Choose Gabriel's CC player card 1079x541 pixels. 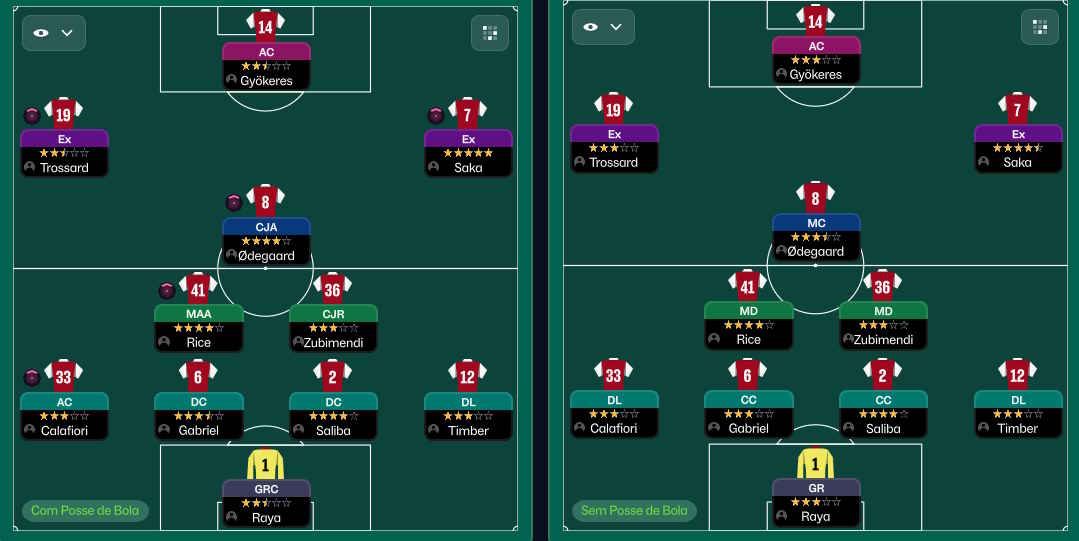coord(748,414)
